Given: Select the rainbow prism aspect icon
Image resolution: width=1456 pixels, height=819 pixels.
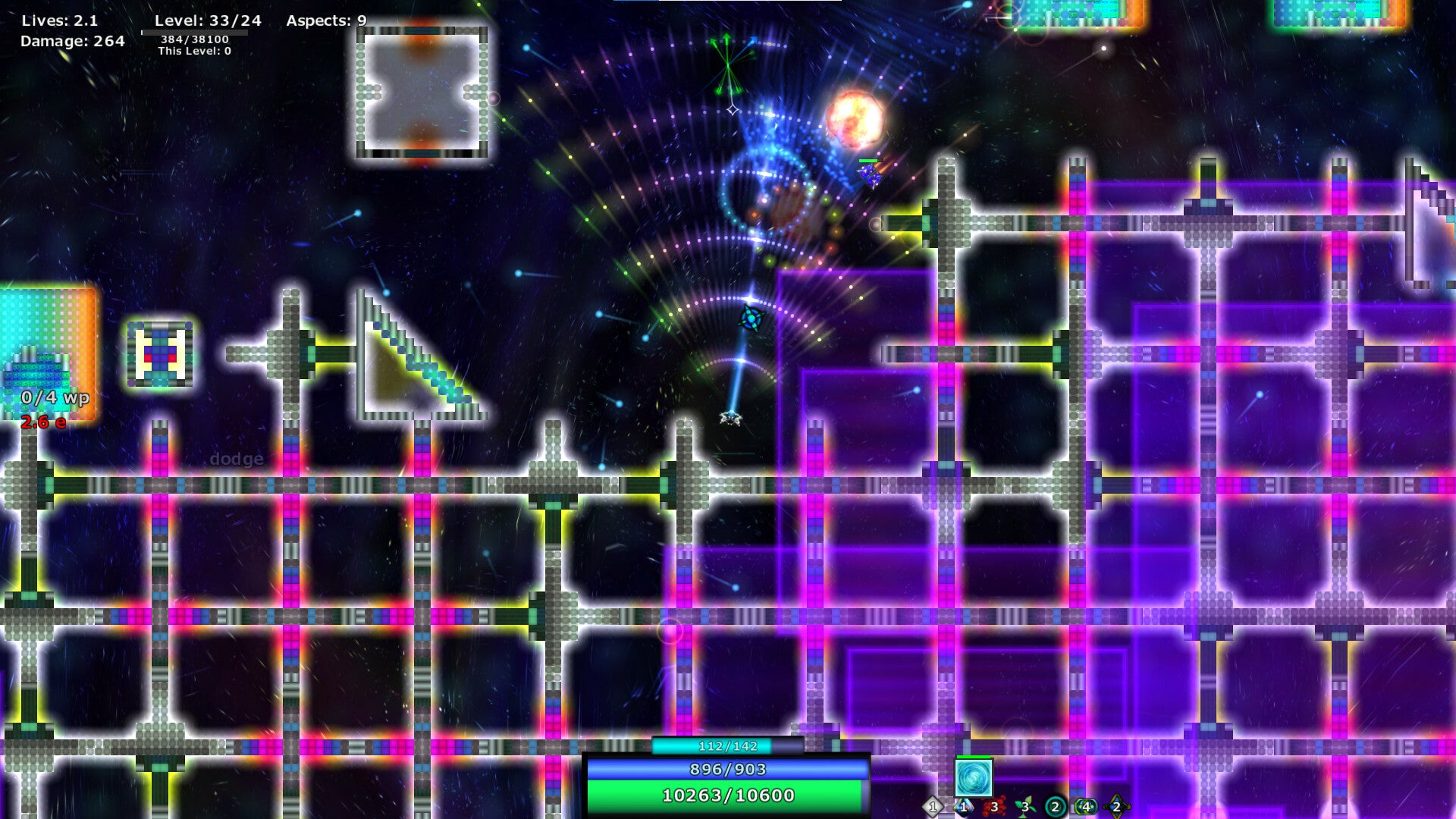Looking at the screenshot, I should coord(963,807).
